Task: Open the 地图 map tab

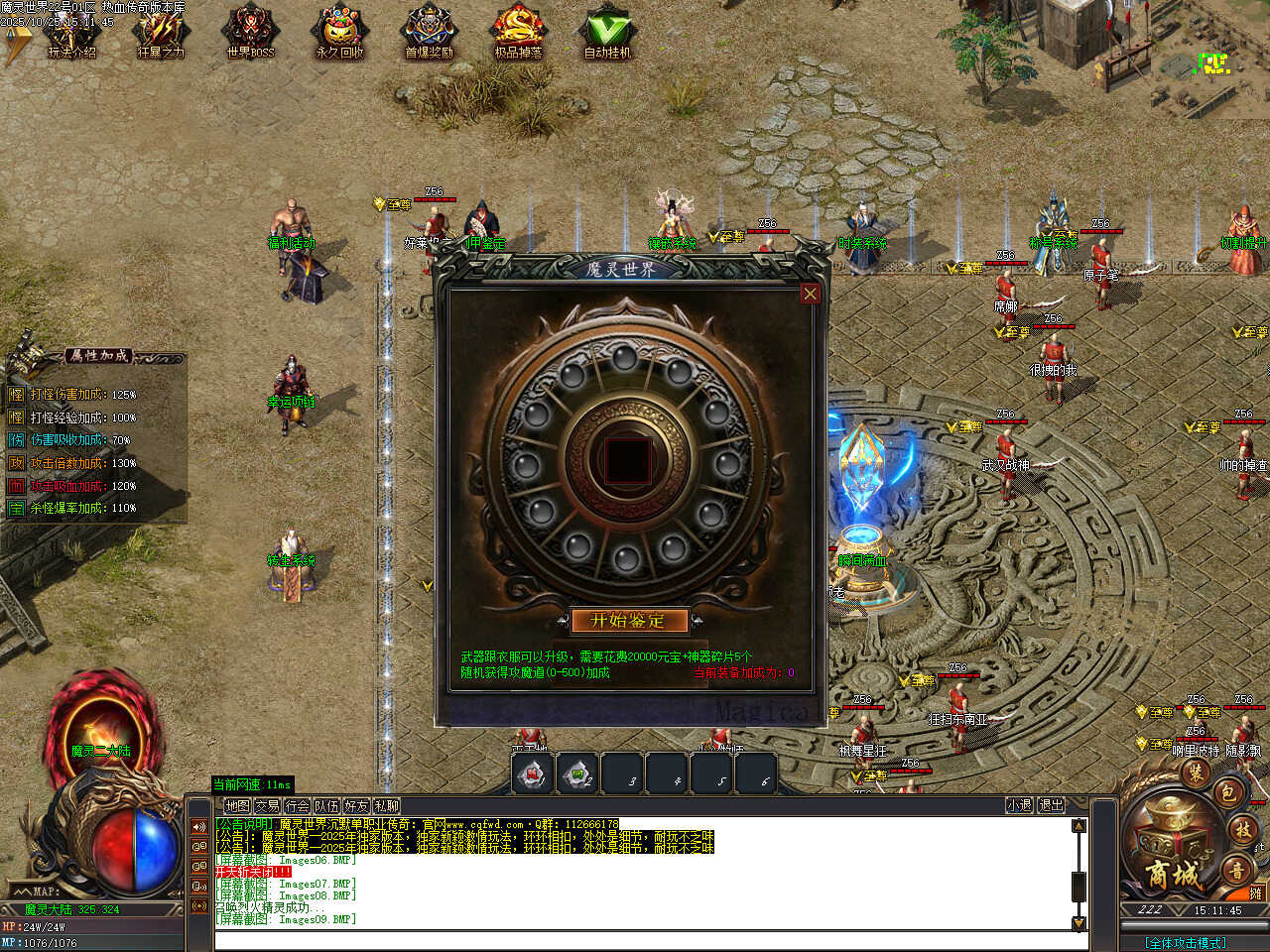Action: [x=237, y=806]
